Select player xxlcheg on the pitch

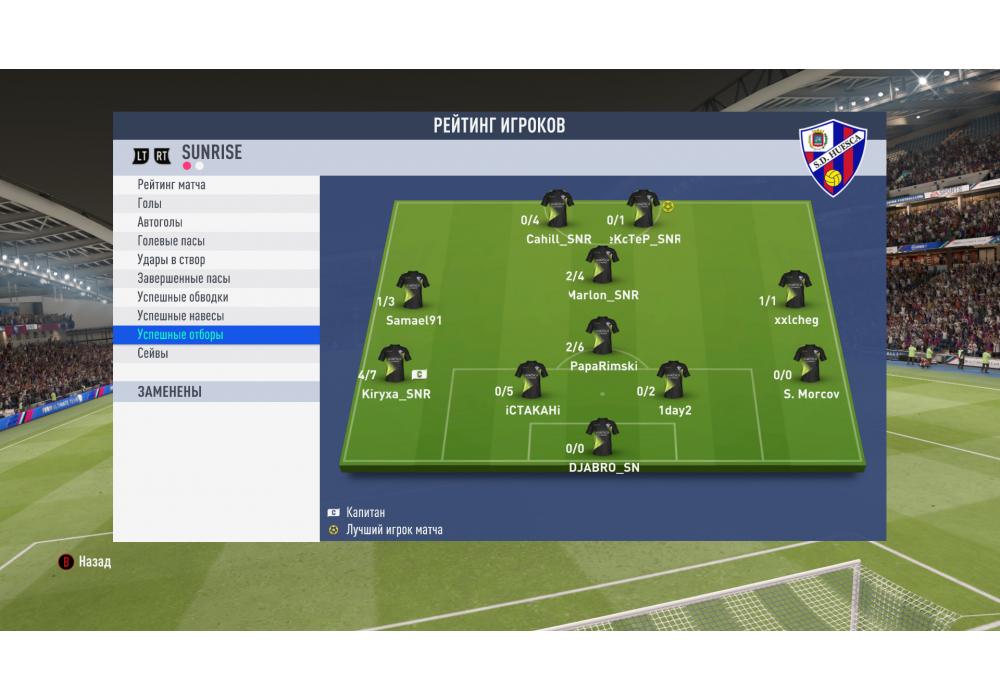[795, 290]
